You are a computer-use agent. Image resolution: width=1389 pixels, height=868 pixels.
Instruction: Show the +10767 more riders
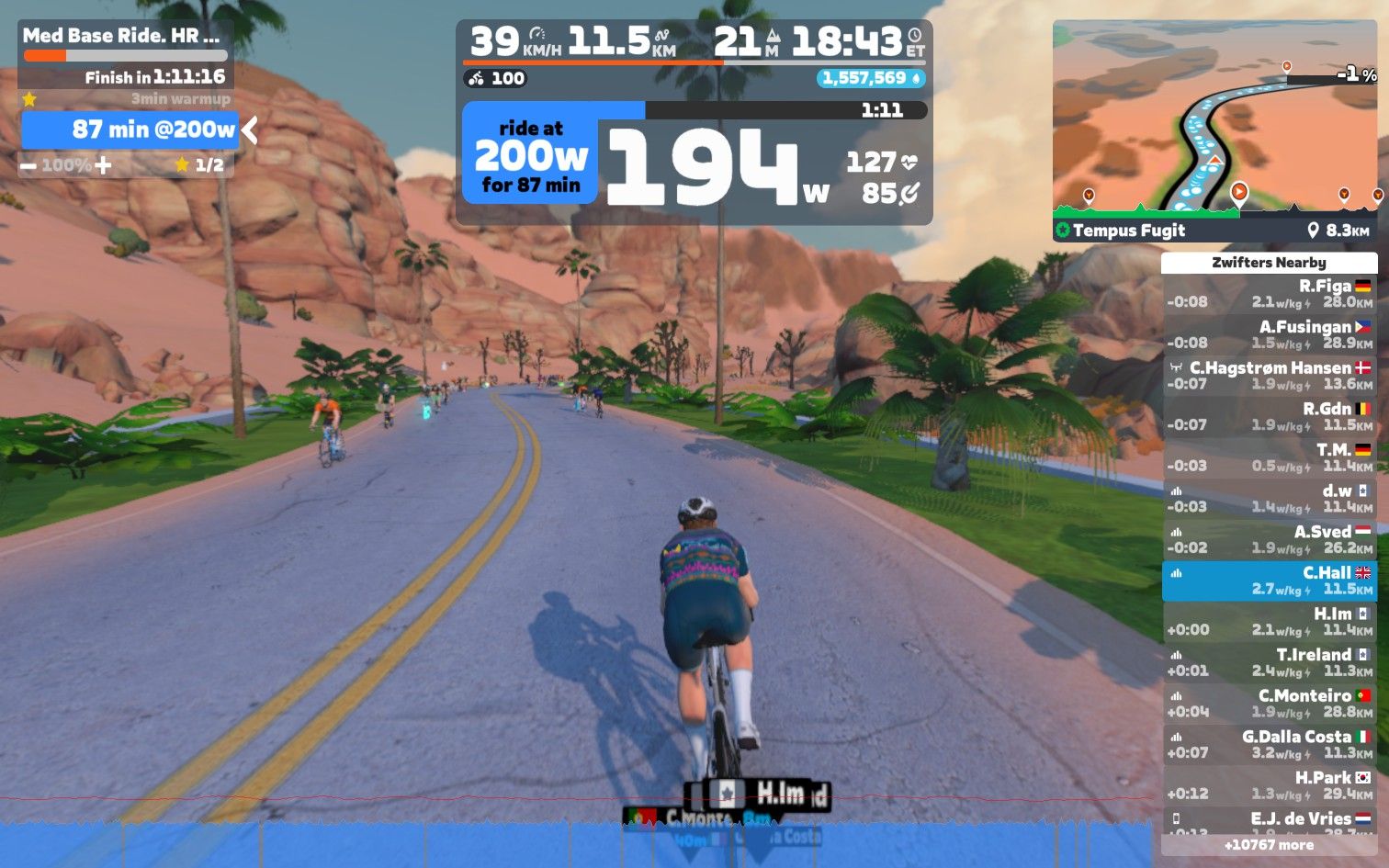tap(1269, 845)
